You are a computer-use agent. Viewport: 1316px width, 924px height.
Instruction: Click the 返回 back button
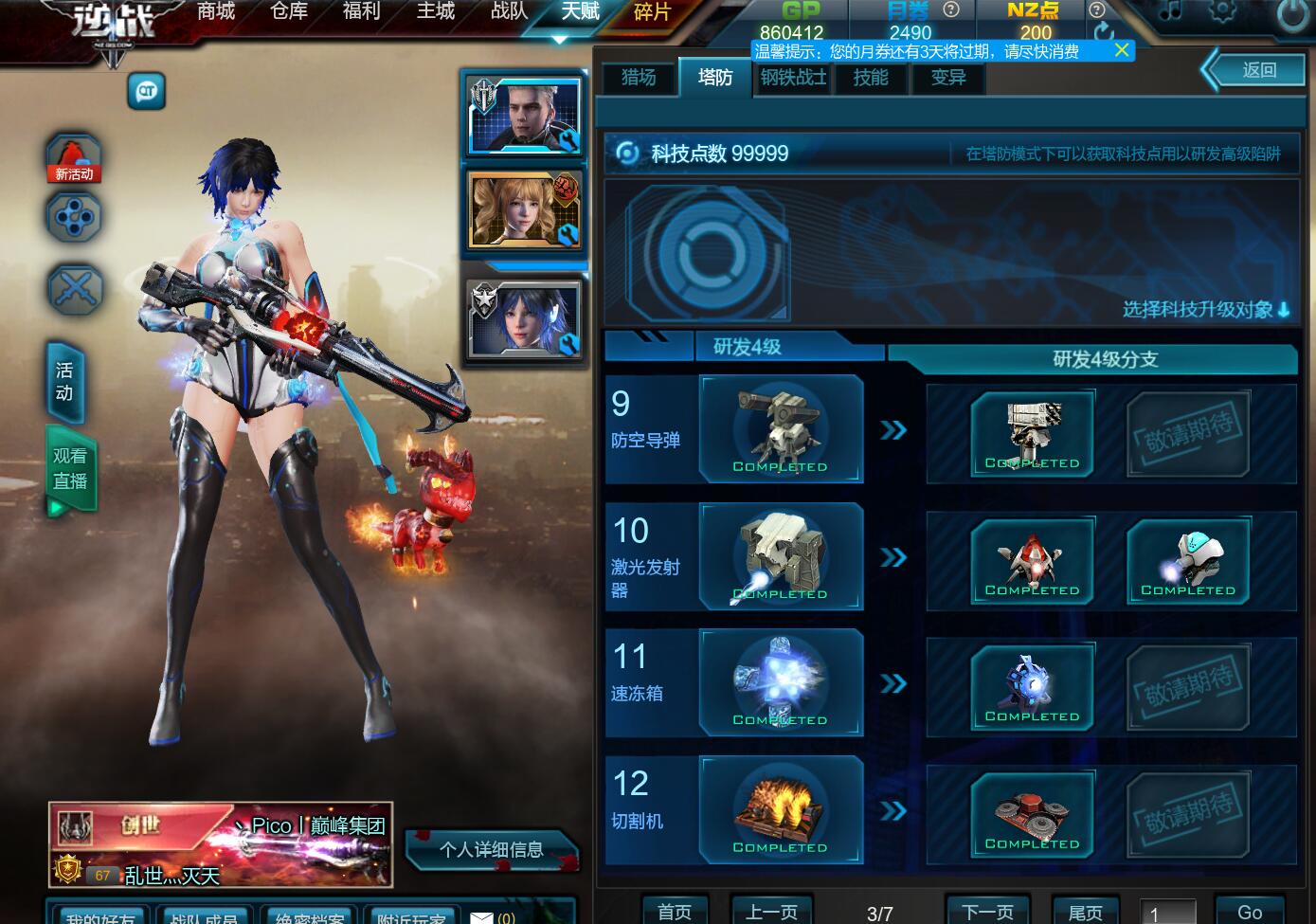(1258, 70)
